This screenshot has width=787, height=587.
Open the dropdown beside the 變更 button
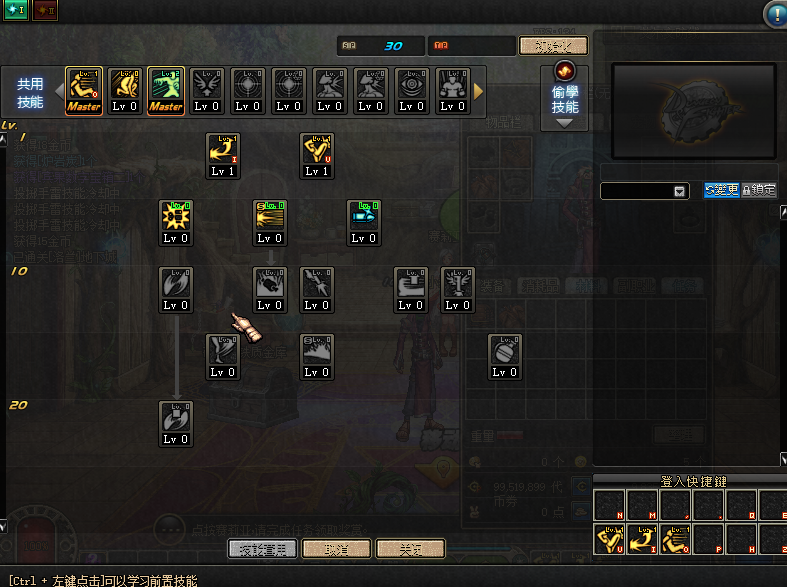coord(680,191)
